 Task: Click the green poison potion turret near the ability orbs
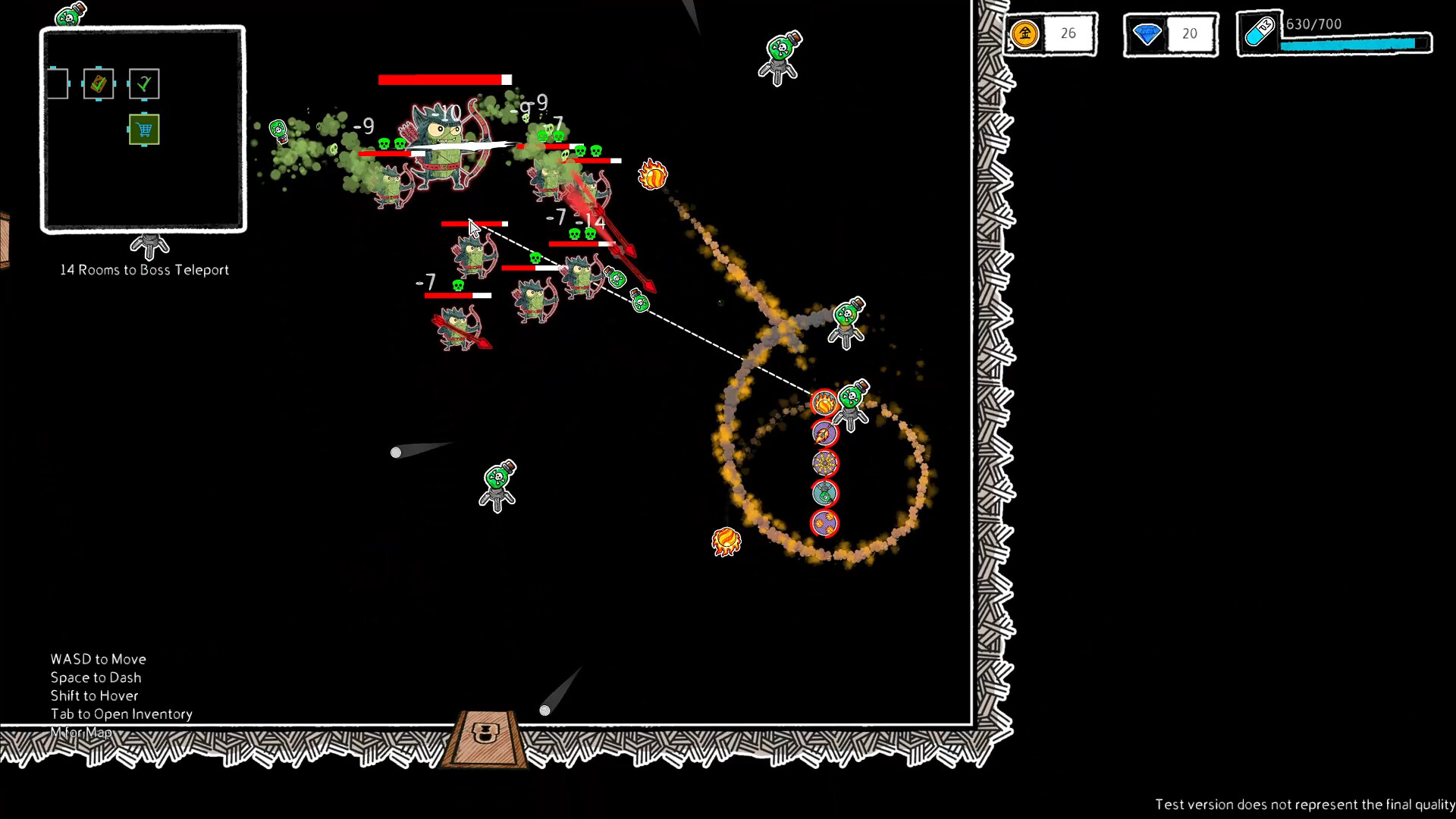[x=852, y=396]
